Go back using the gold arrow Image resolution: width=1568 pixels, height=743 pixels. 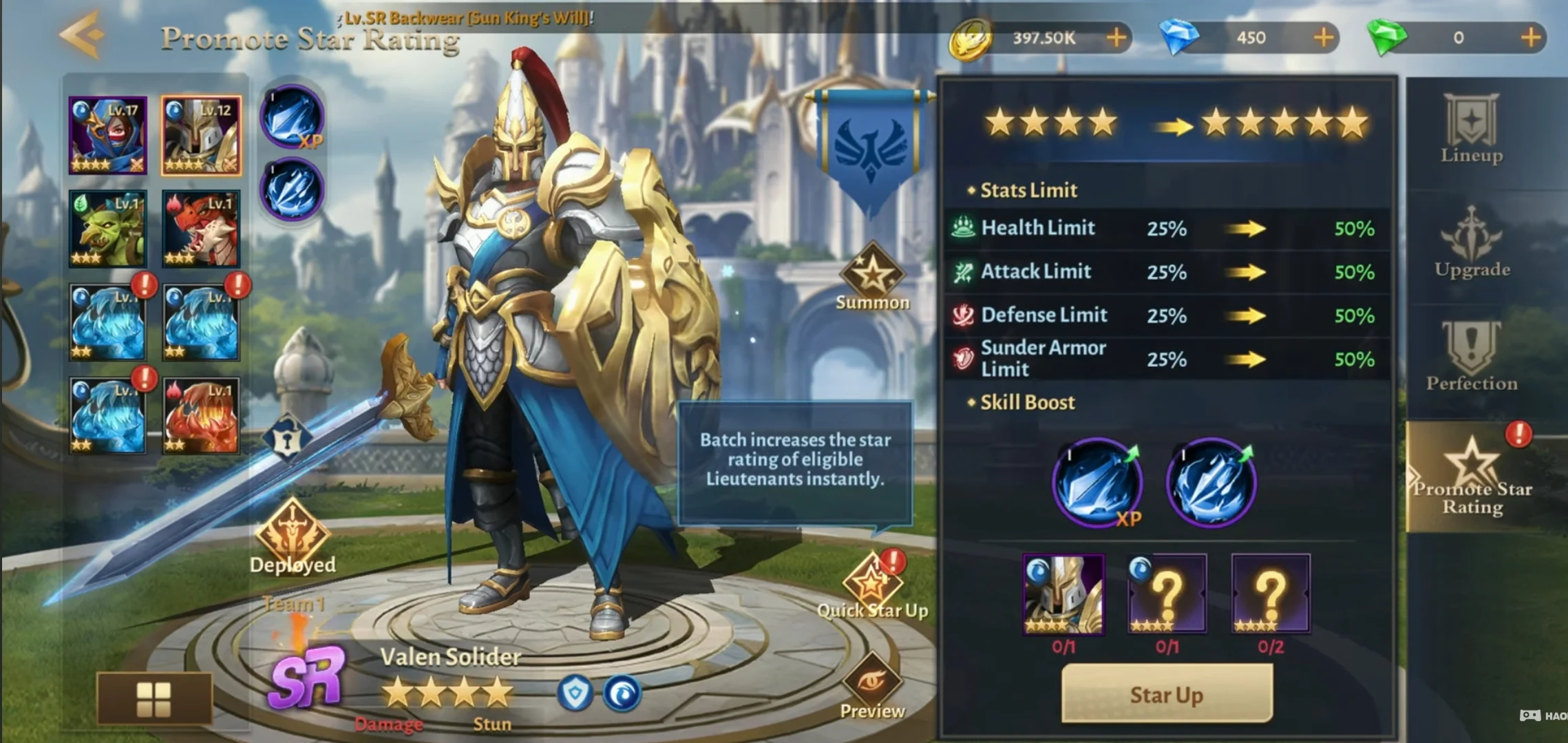(82, 34)
